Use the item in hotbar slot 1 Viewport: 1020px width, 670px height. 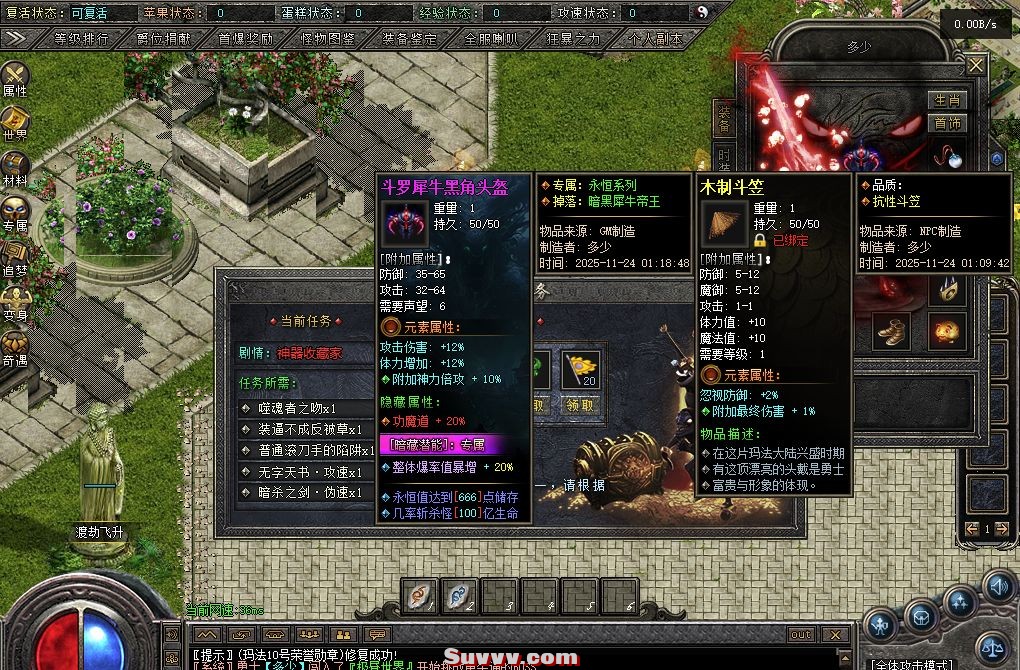[x=419, y=596]
